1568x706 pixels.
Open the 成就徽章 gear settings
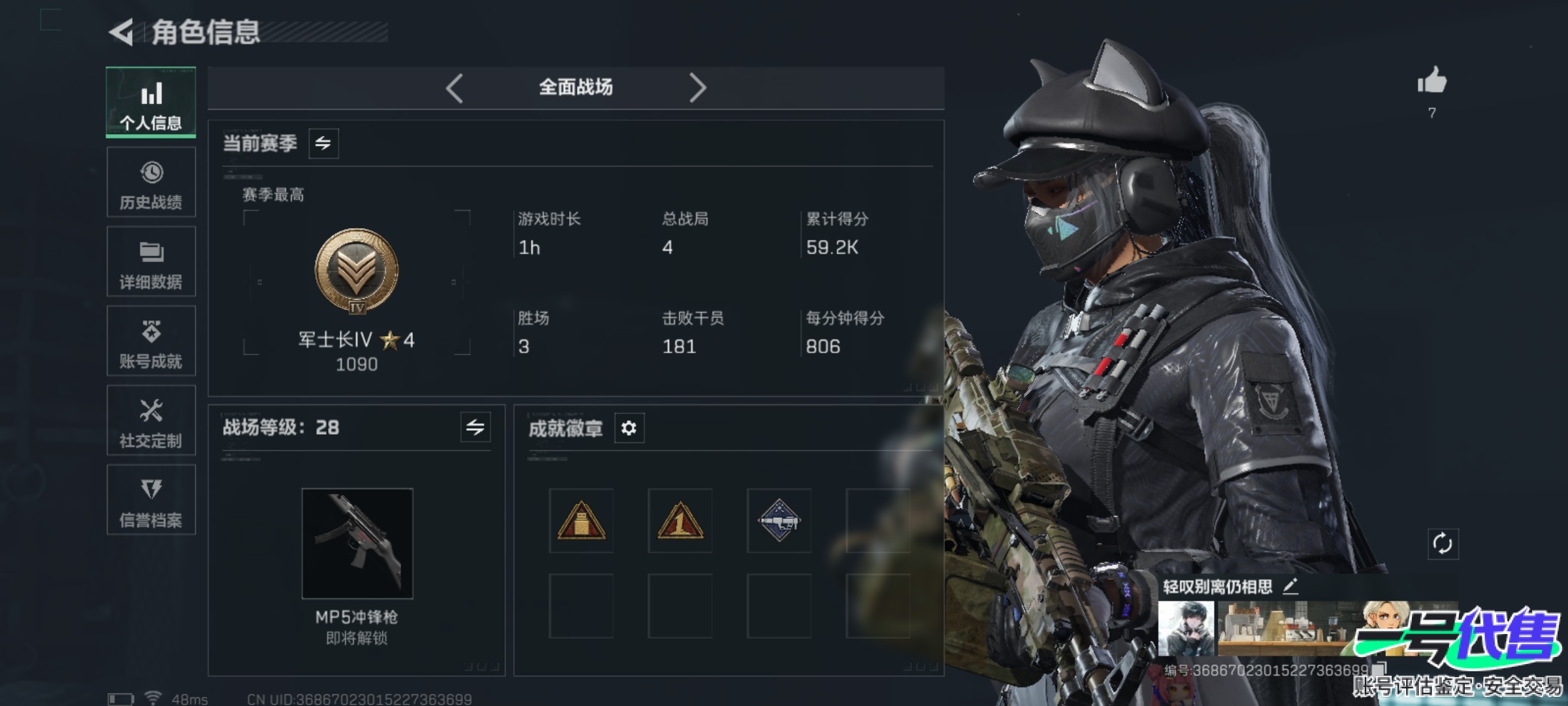[x=629, y=428]
